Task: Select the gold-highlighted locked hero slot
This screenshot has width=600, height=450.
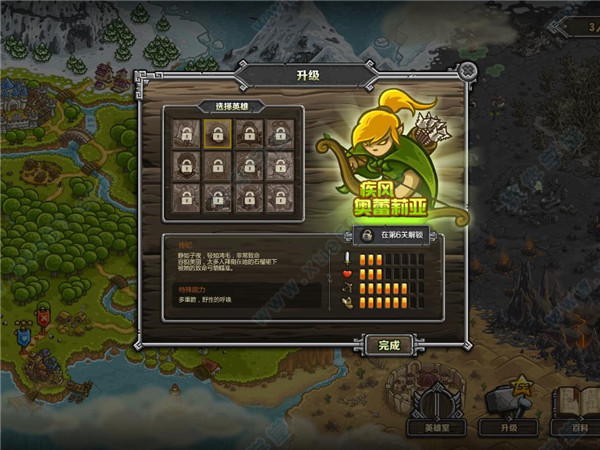Action: pyautogui.click(x=217, y=134)
